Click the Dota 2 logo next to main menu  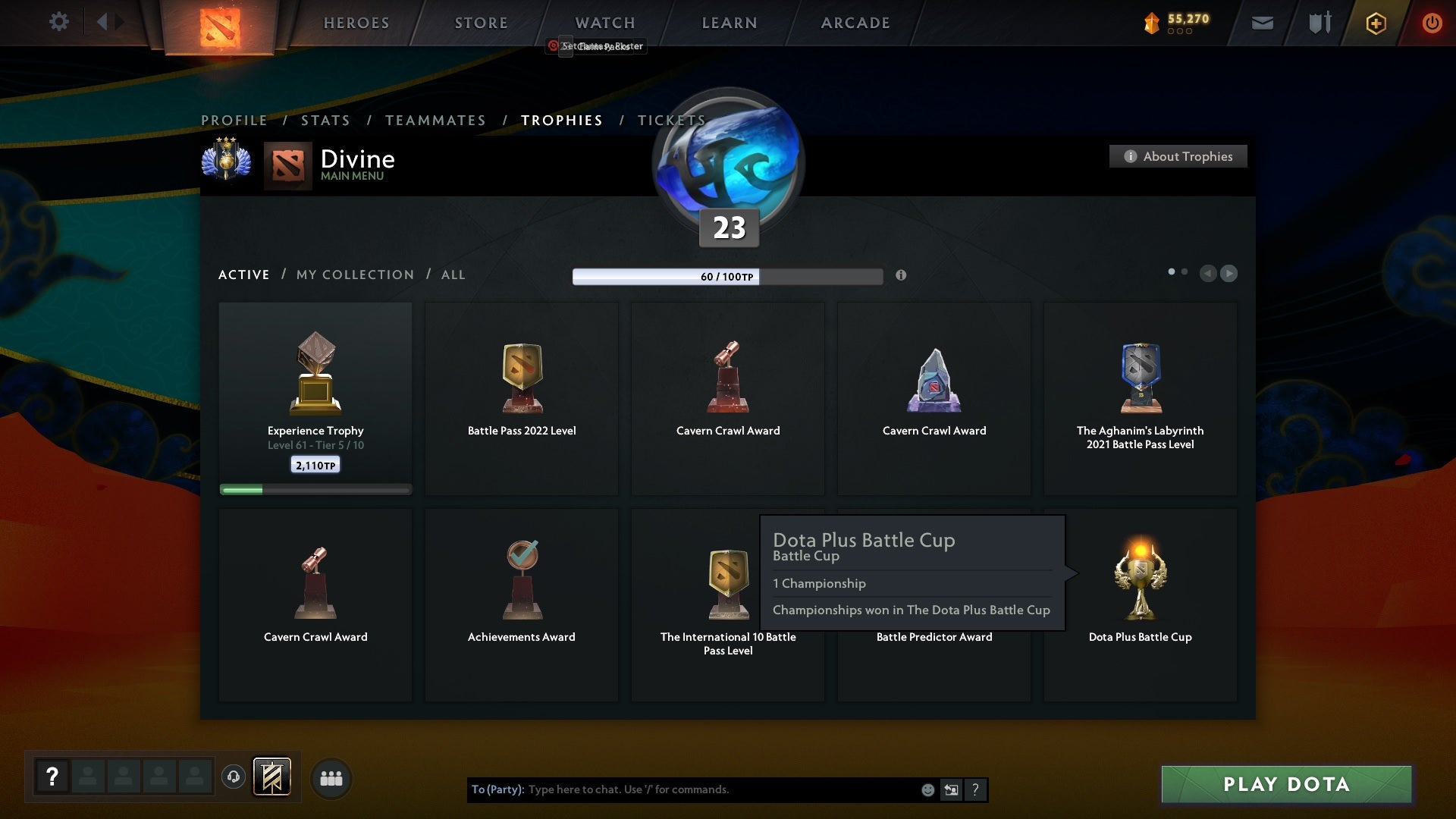tap(288, 165)
